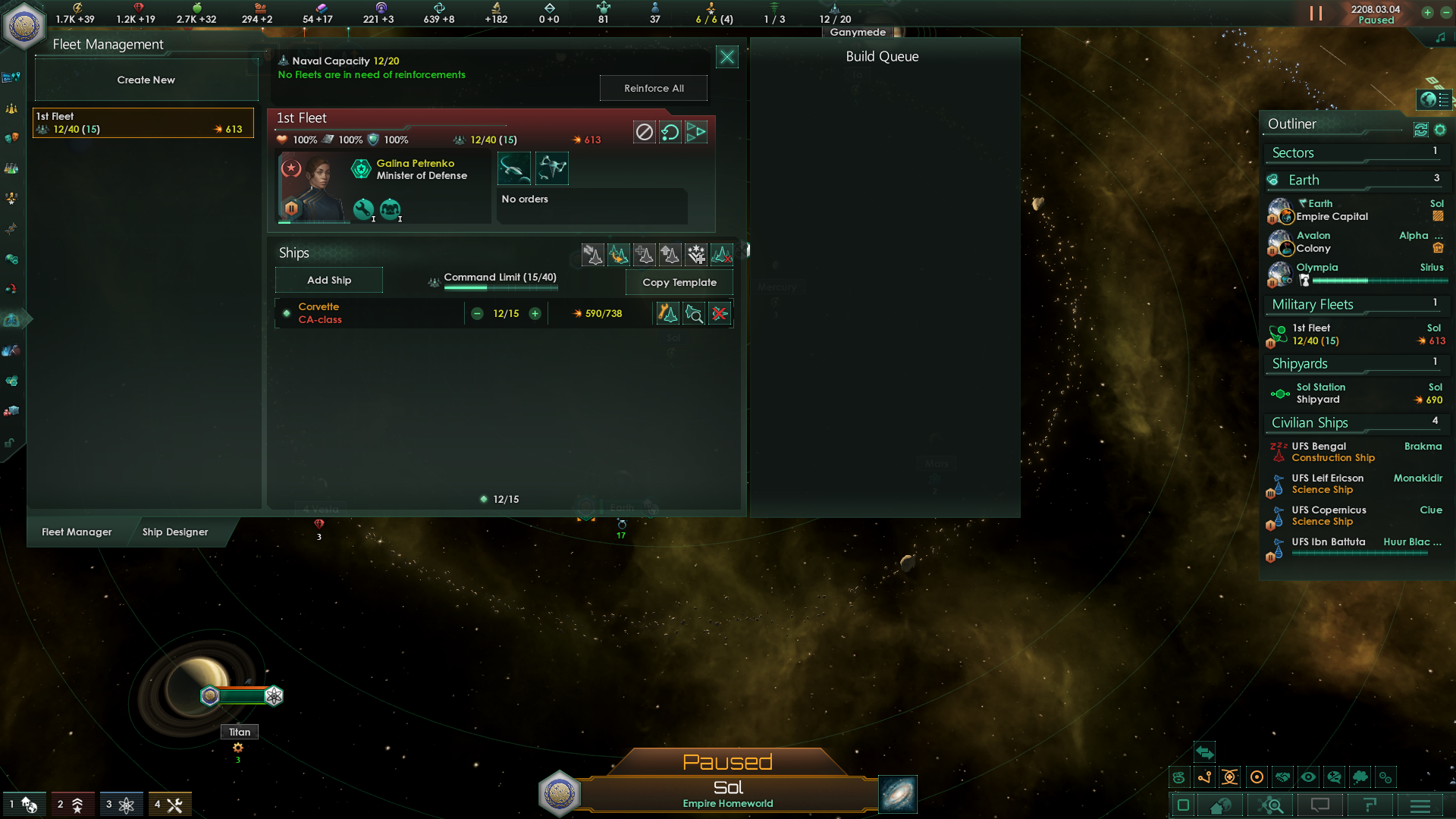Click the red X disband corvettes icon
The width and height of the screenshot is (1456, 819).
click(x=720, y=312)
